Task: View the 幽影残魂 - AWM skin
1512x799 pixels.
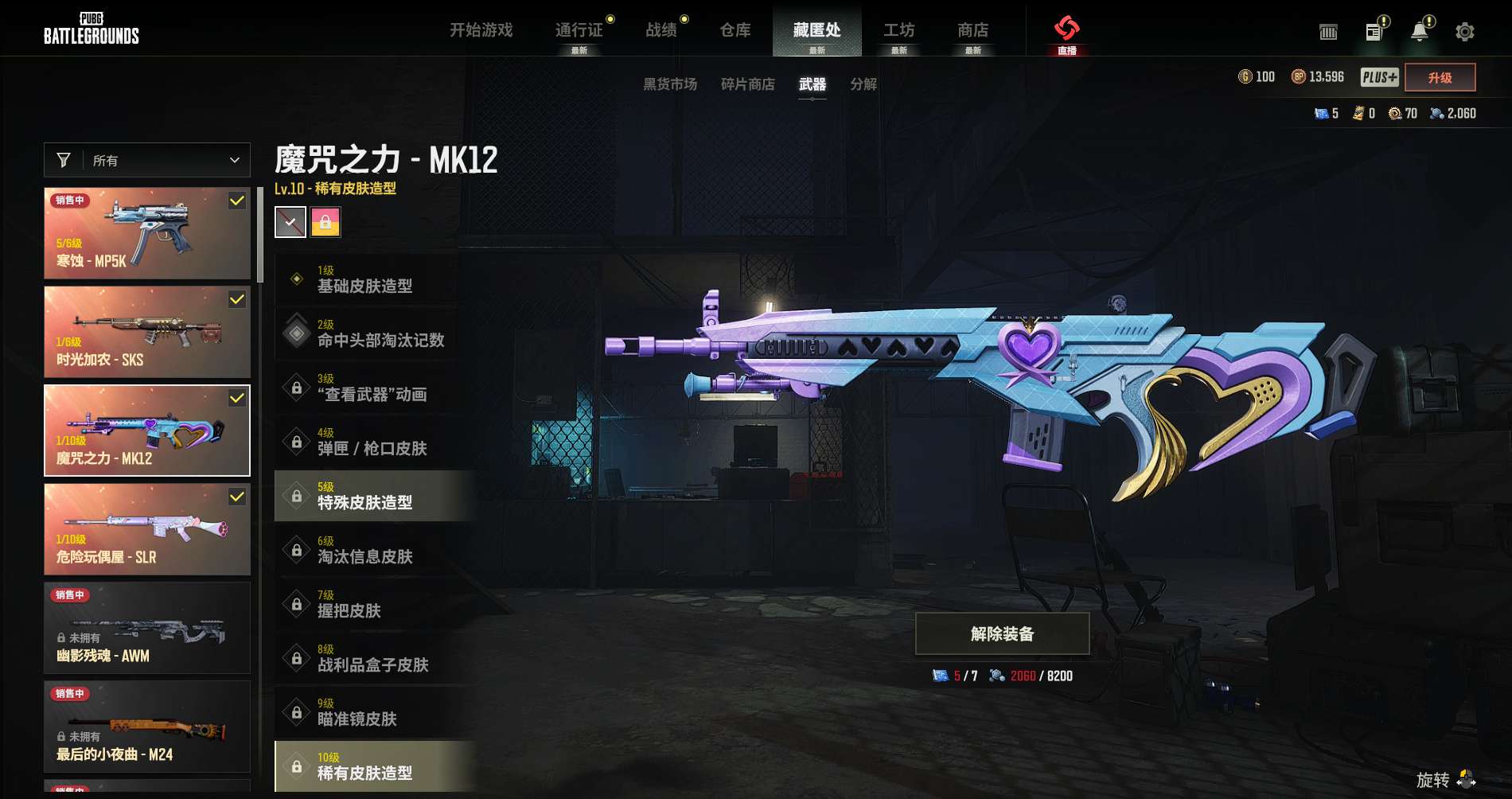Action: (x=147, y=628)
